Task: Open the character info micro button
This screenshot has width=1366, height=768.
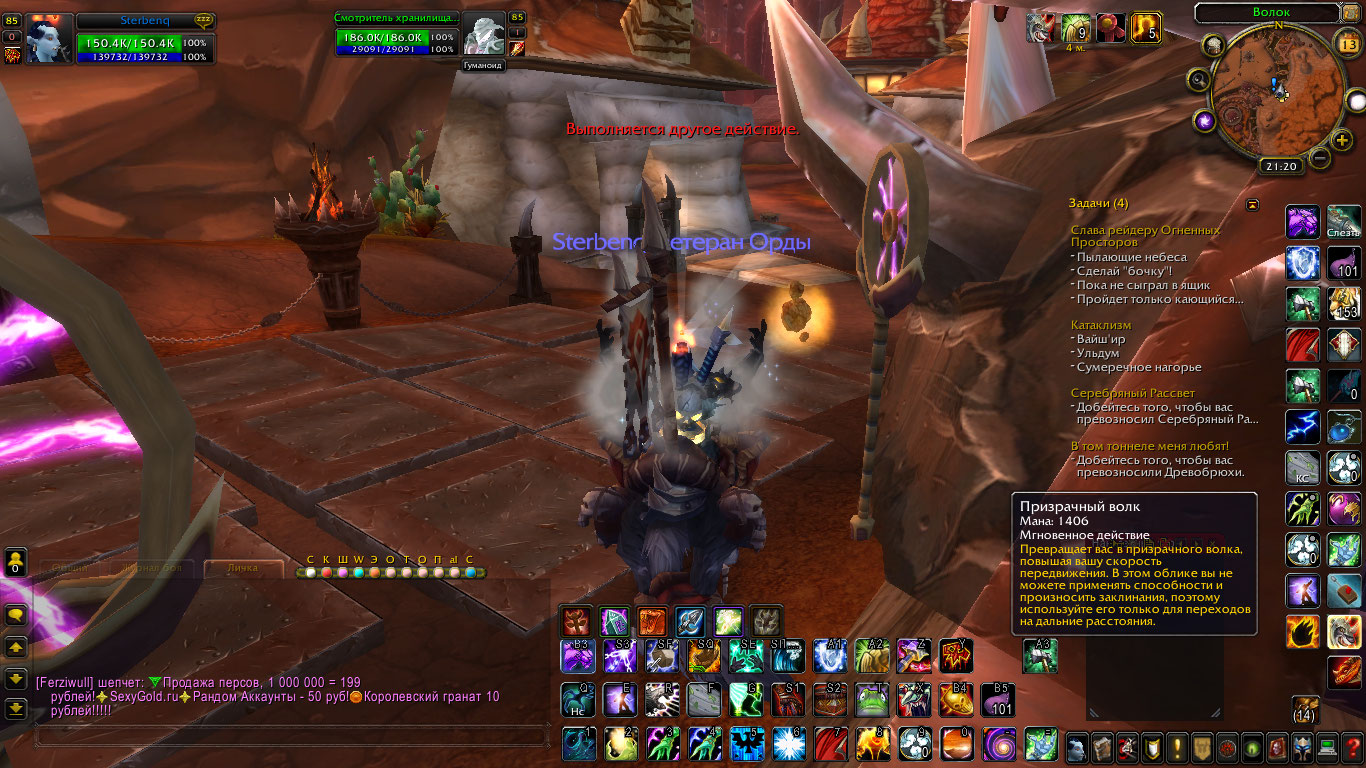Action: pos(1077,746)
